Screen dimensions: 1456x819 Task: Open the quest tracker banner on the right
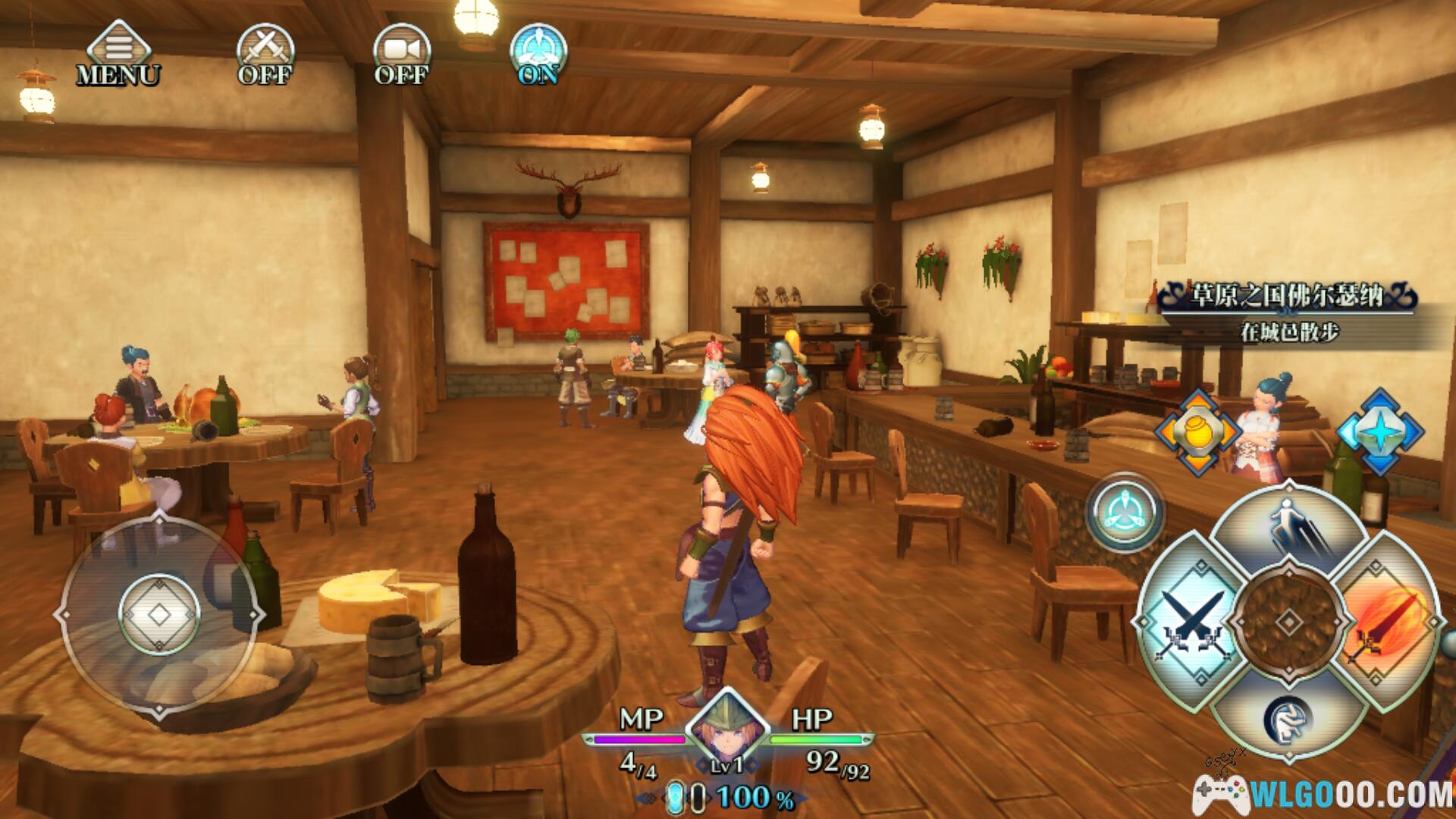coord(1288,312)
